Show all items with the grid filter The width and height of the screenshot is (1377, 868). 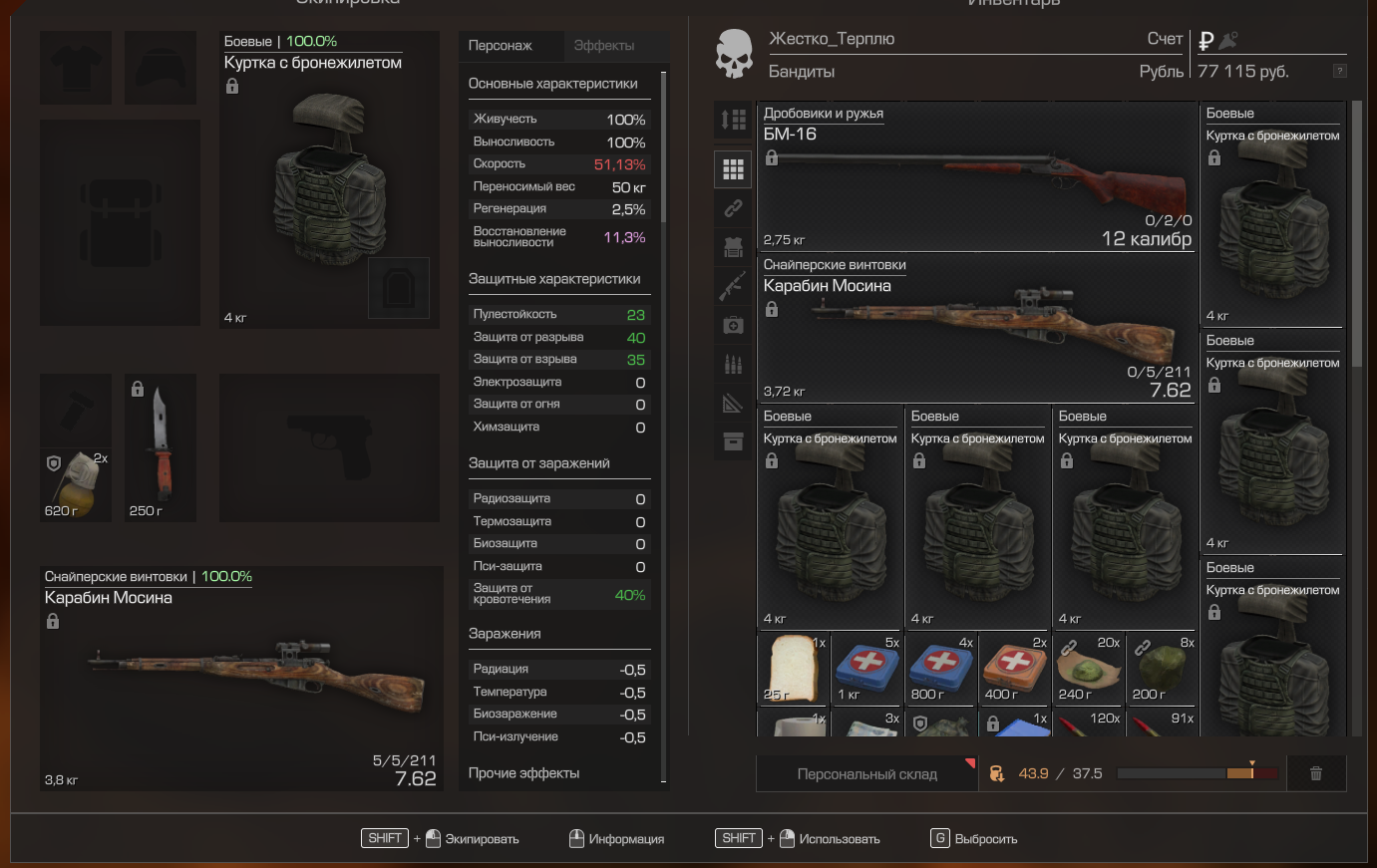click(733, 169)
